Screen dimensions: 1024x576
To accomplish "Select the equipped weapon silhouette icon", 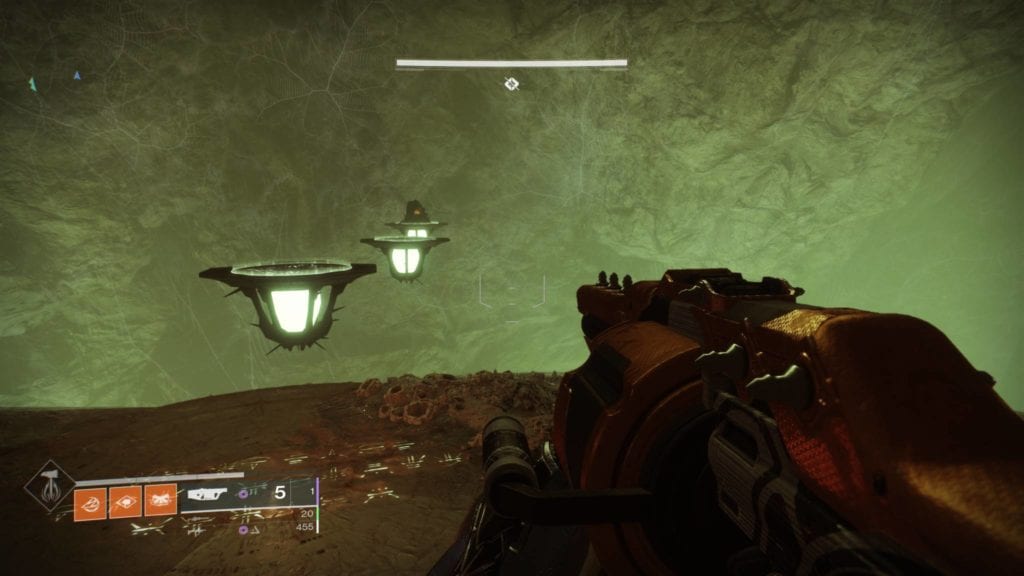I will 208,494.
